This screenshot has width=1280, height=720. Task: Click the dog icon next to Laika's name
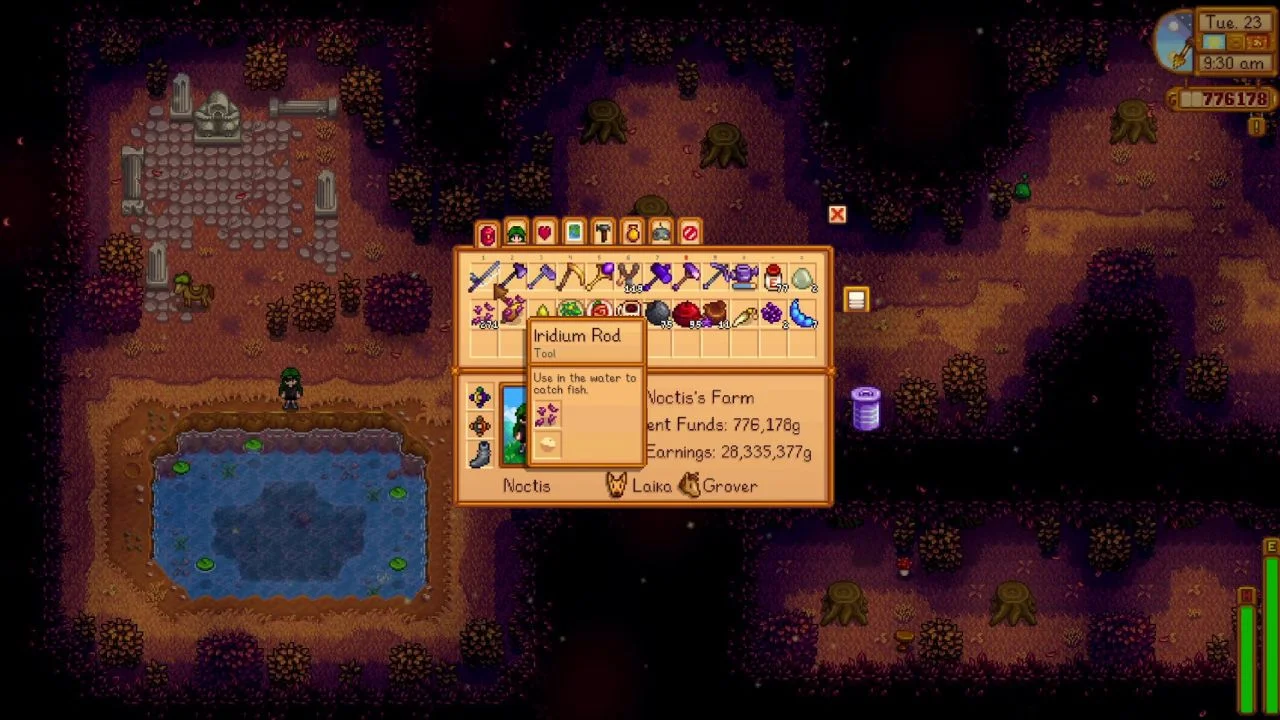pos(616,484)
